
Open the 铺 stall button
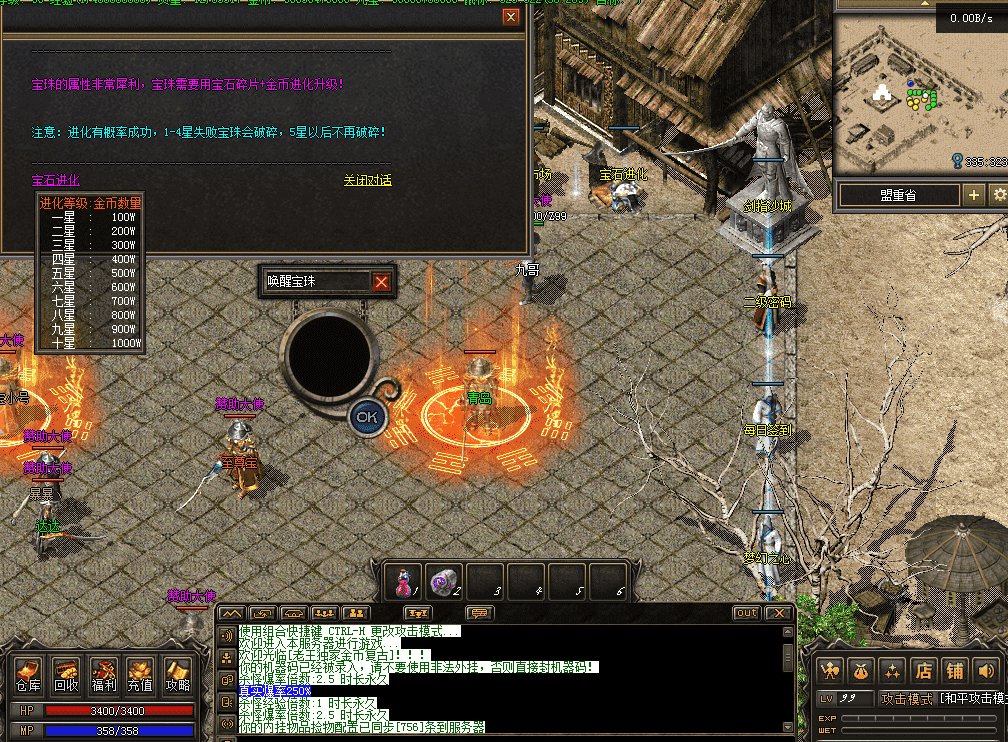[956, 670]
